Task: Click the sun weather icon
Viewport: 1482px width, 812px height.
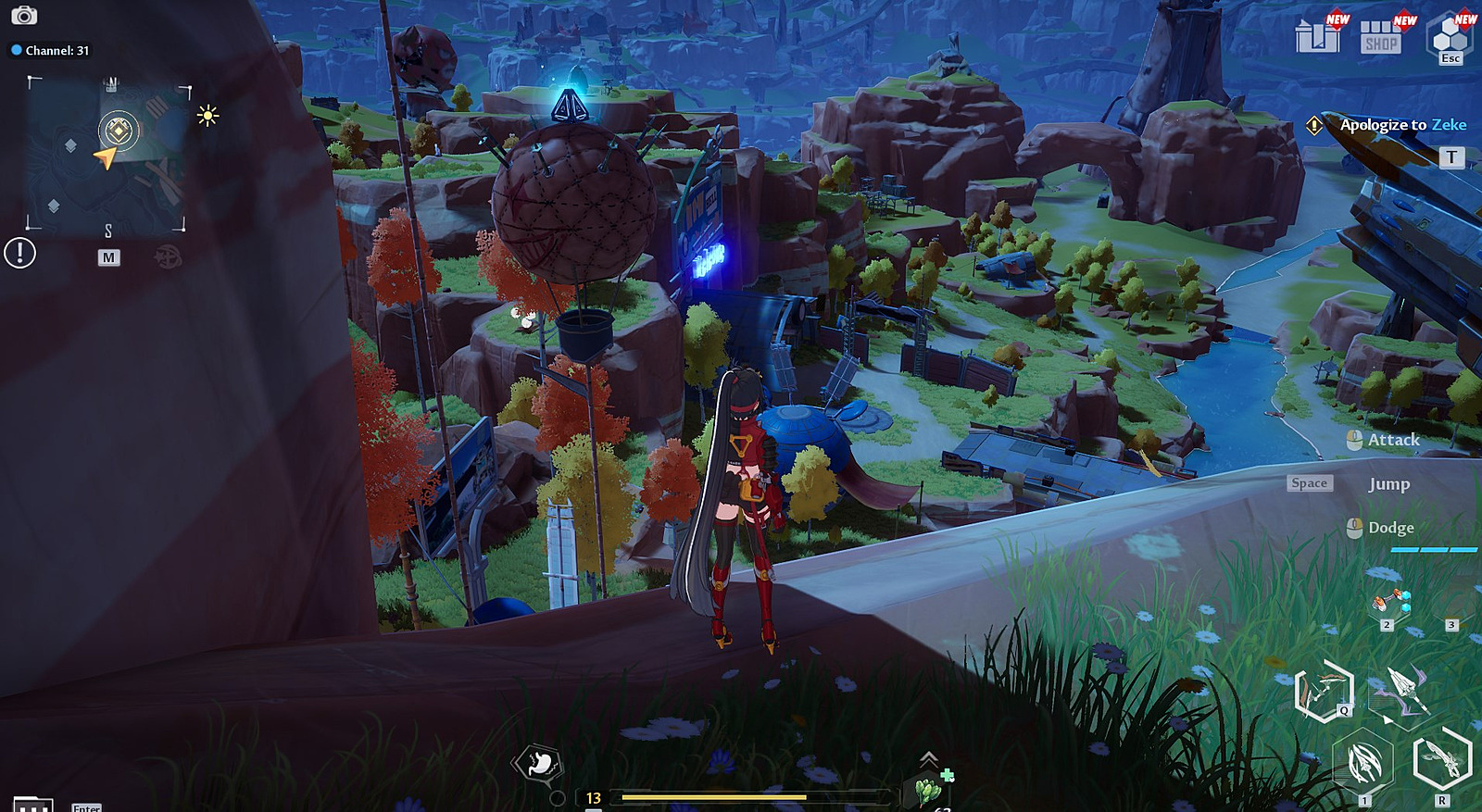Action: tap(207, 116)
